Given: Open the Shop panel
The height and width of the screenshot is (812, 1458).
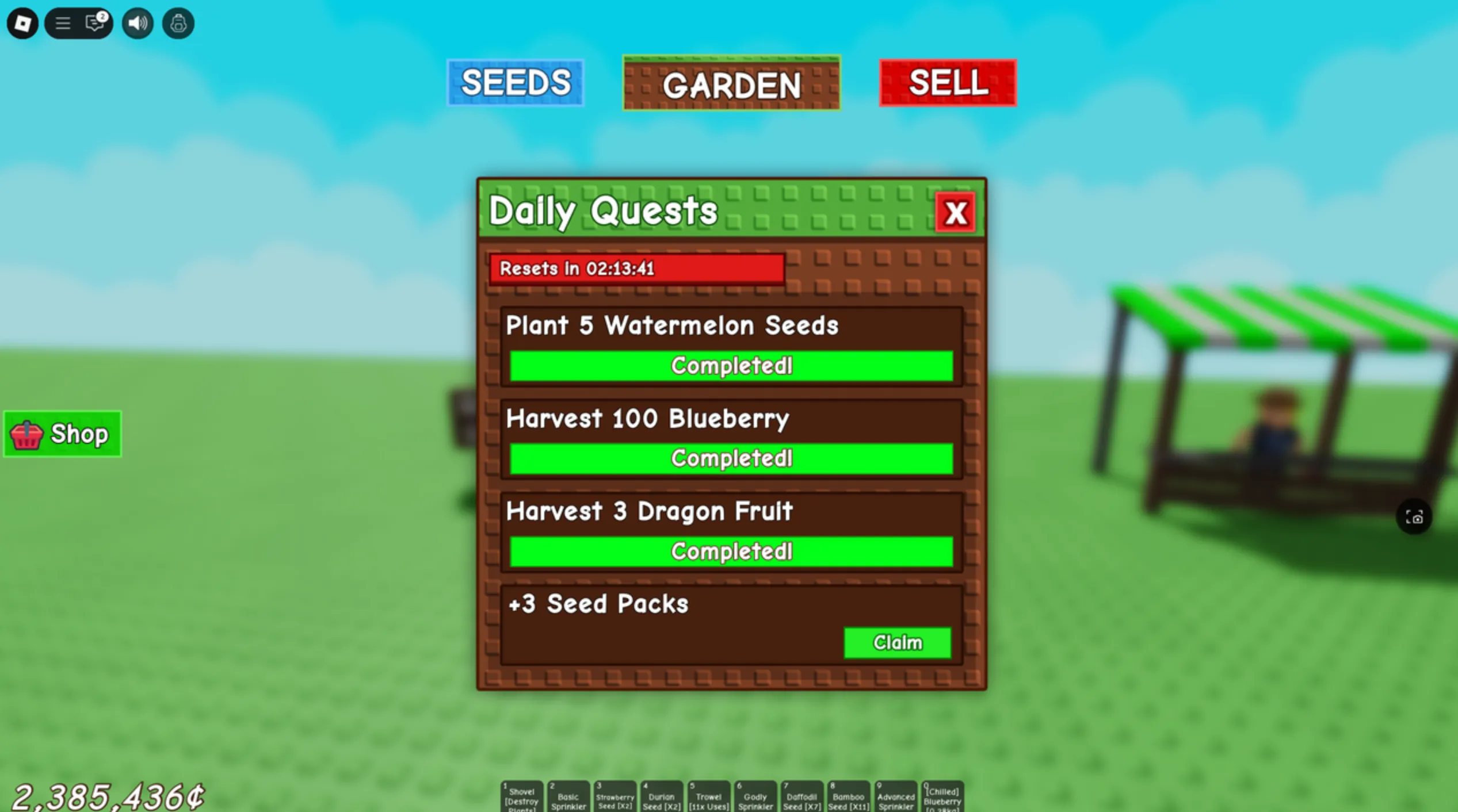Looking at the screenshot, I should point(62,434).
